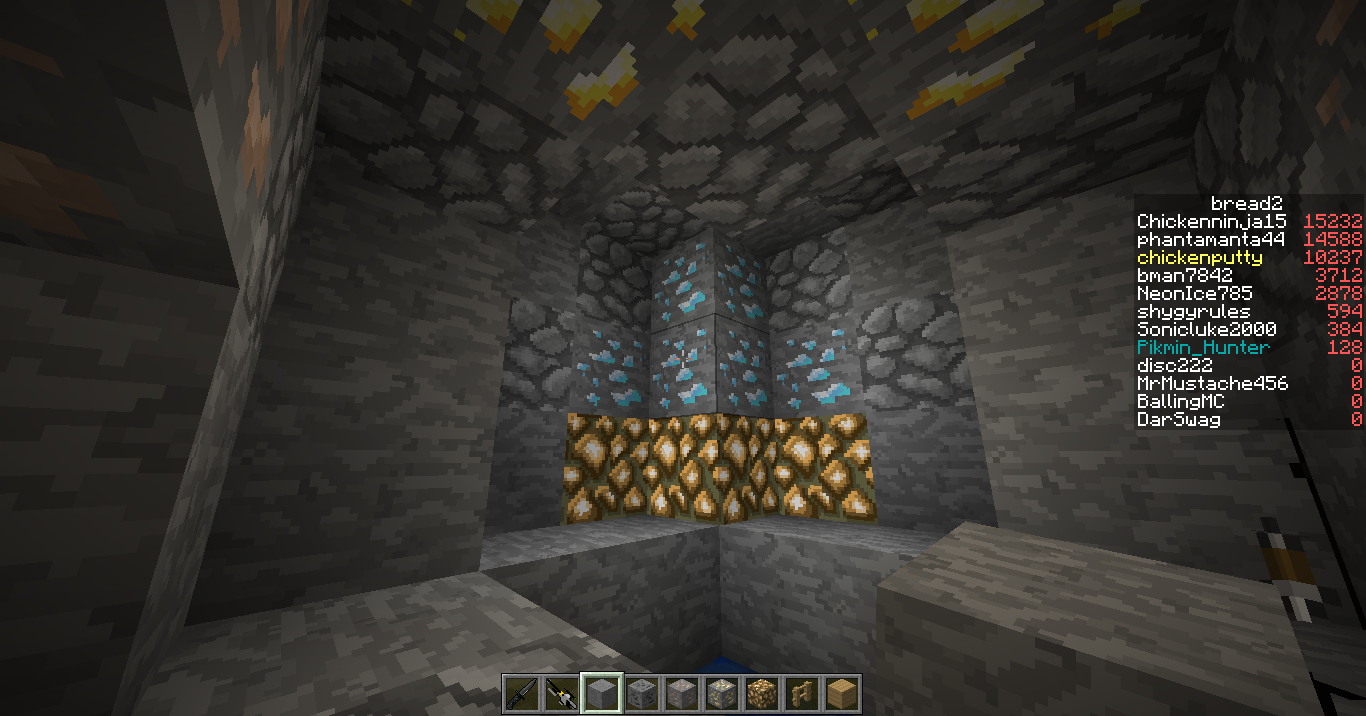Image resolution: width=1366 pixels, height=716 pixels.
Task: Select the glowstone block in the hotbar
Action: tap(761, 693)
